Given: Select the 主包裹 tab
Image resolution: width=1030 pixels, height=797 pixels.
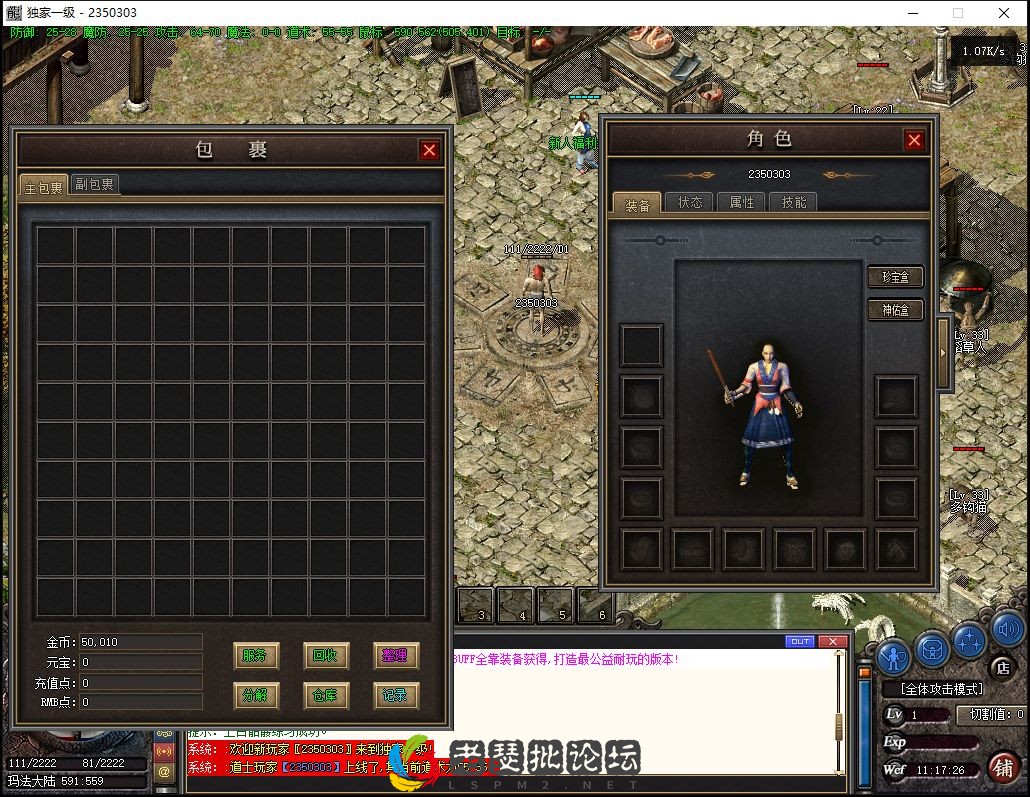Looking at the screenshot, I should tap(43, 187).
